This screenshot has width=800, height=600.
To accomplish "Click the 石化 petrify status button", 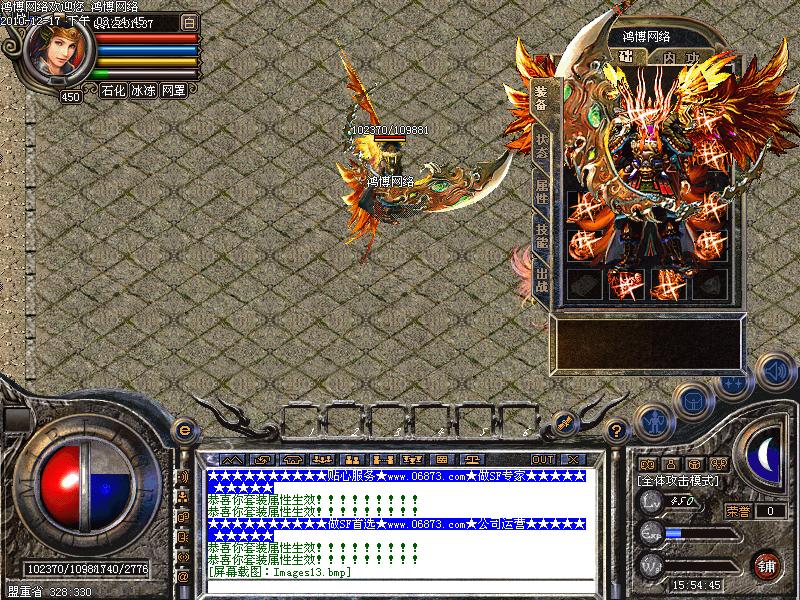I will 113,90.
